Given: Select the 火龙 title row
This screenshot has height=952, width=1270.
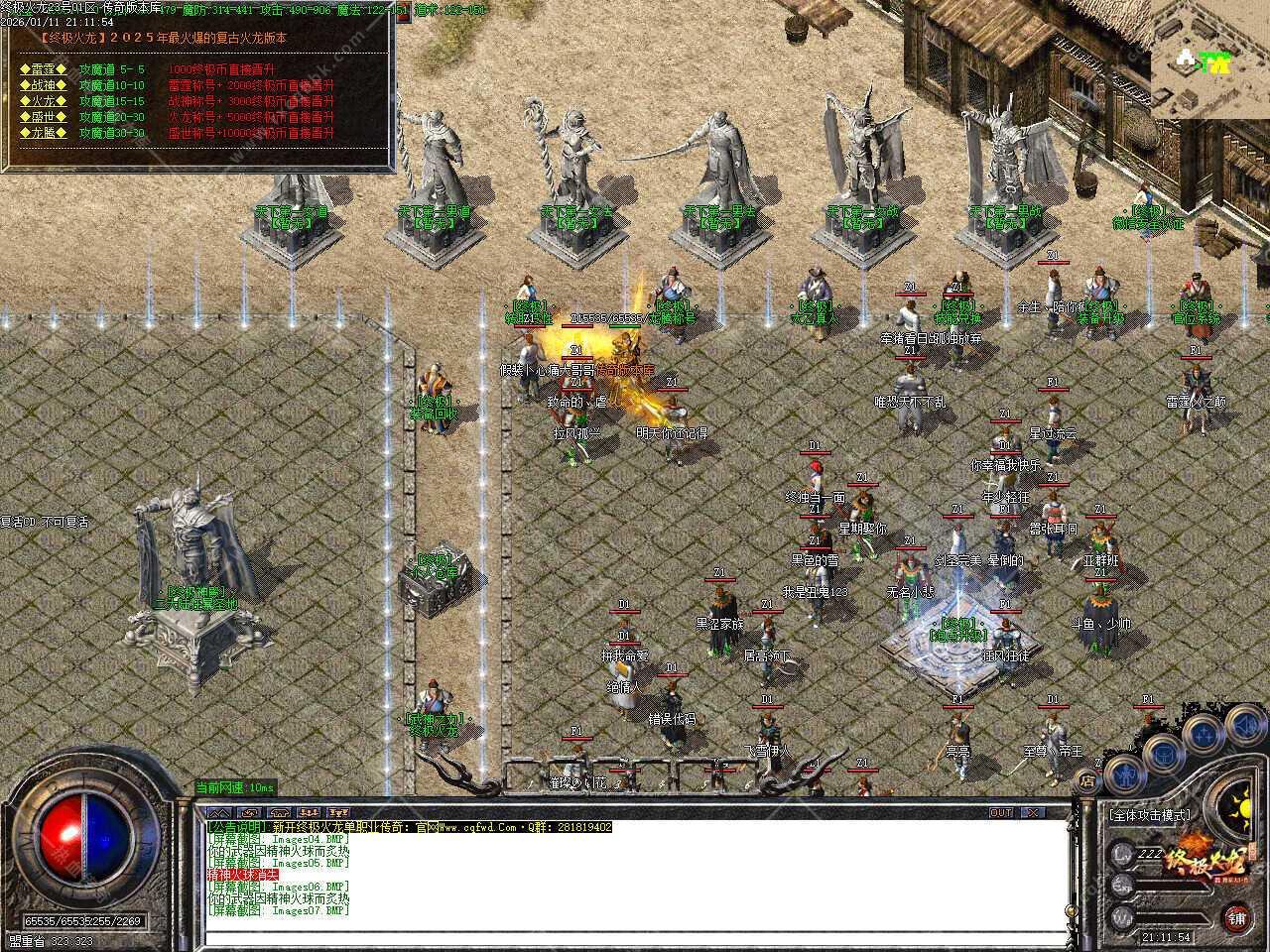Looking at the screenshot, I should 45,101.
